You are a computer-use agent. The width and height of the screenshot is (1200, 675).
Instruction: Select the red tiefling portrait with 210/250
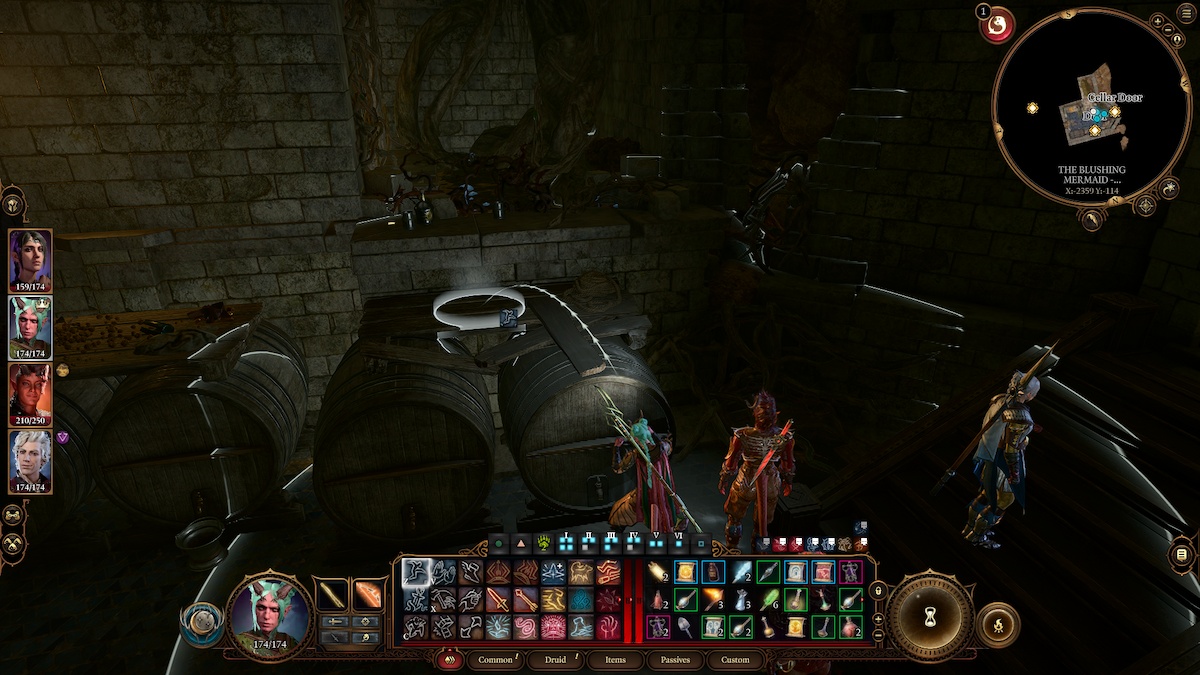(30, 393)
